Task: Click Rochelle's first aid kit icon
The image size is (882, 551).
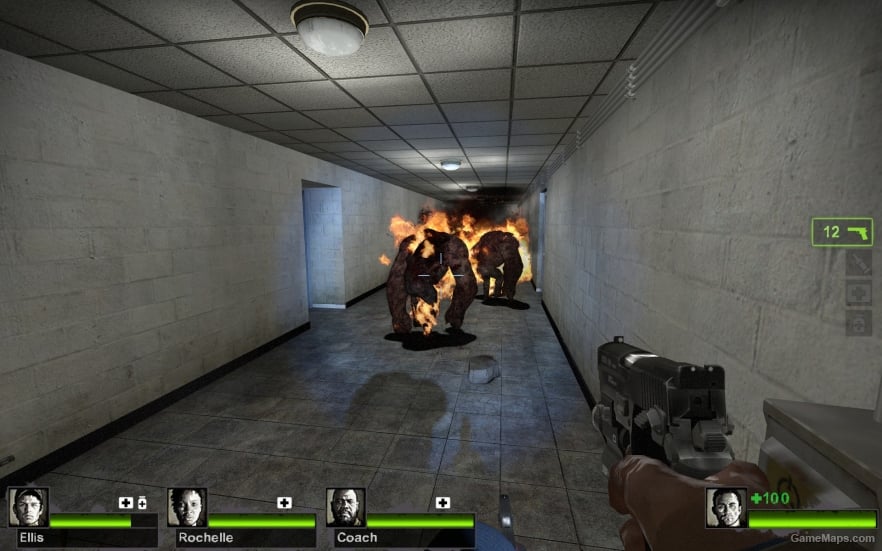Action: click(284, 502)
